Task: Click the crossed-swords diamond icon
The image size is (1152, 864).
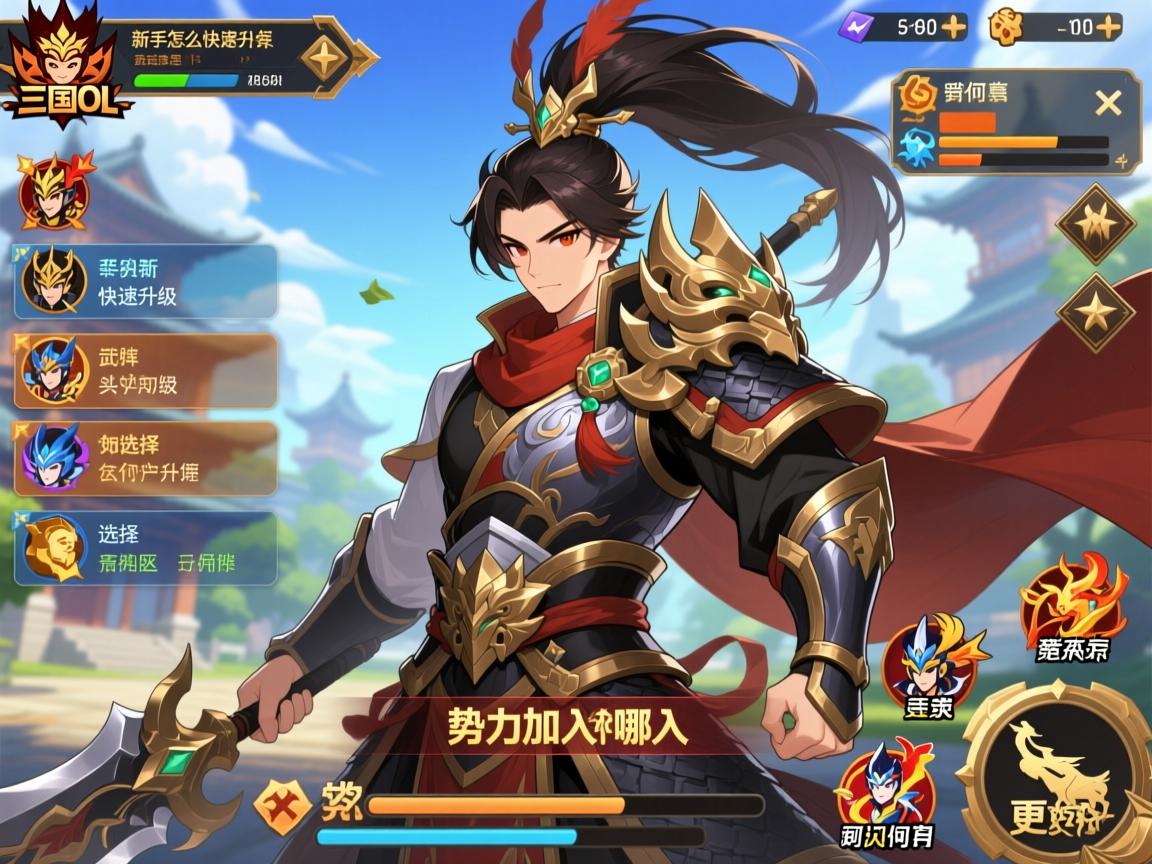Action: coord(281,806)
